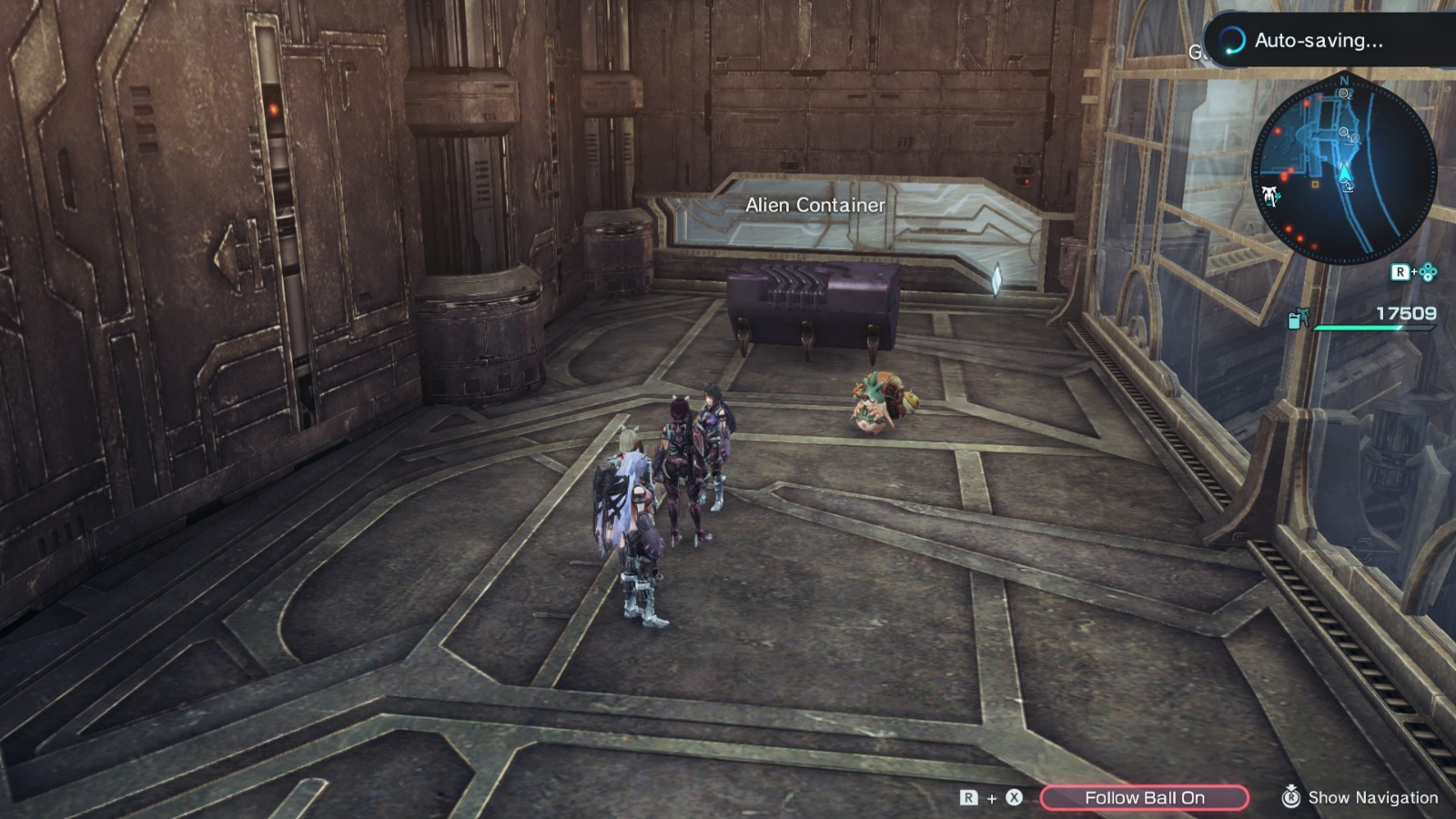Click the N compass indicator atop the minimap
The height and width of the screenshot is (819, 1456).
coord(1344,80)
